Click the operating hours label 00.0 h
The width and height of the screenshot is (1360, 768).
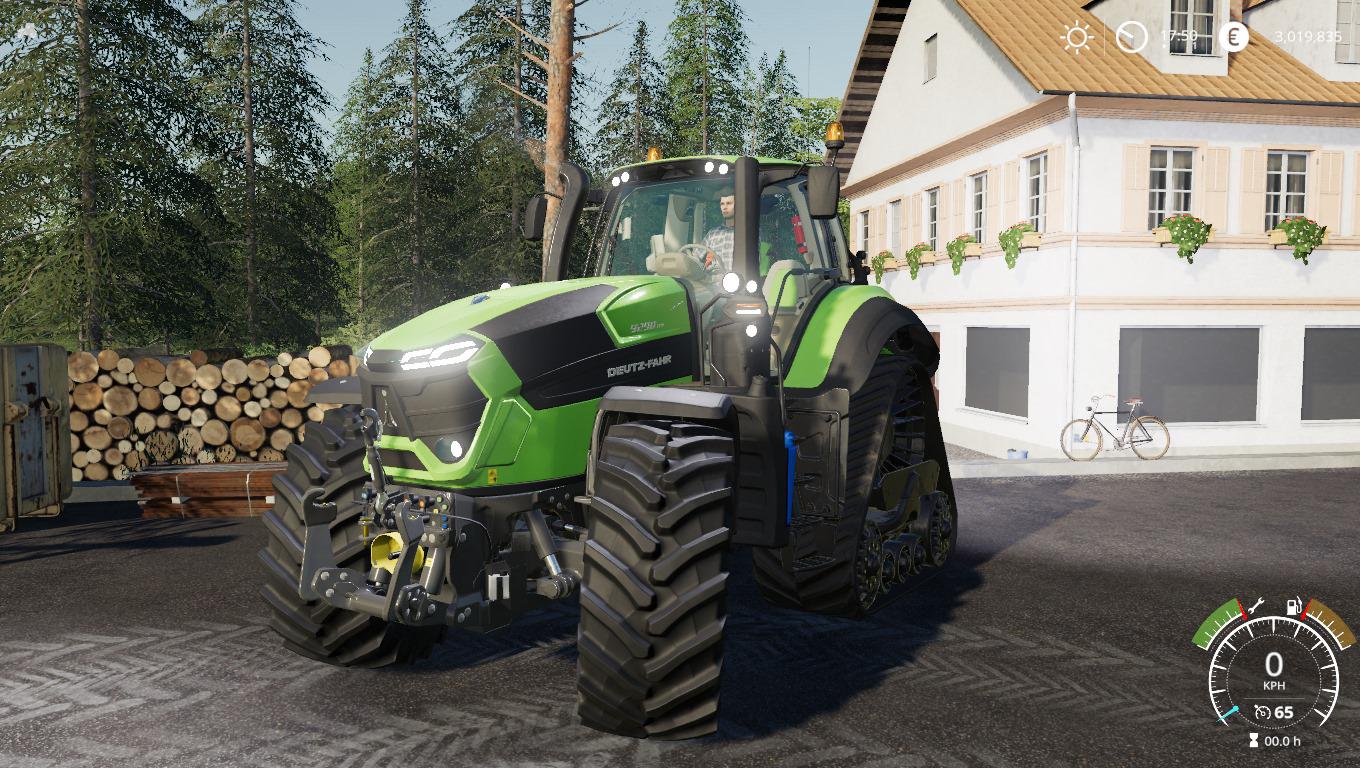(1283, 740)
